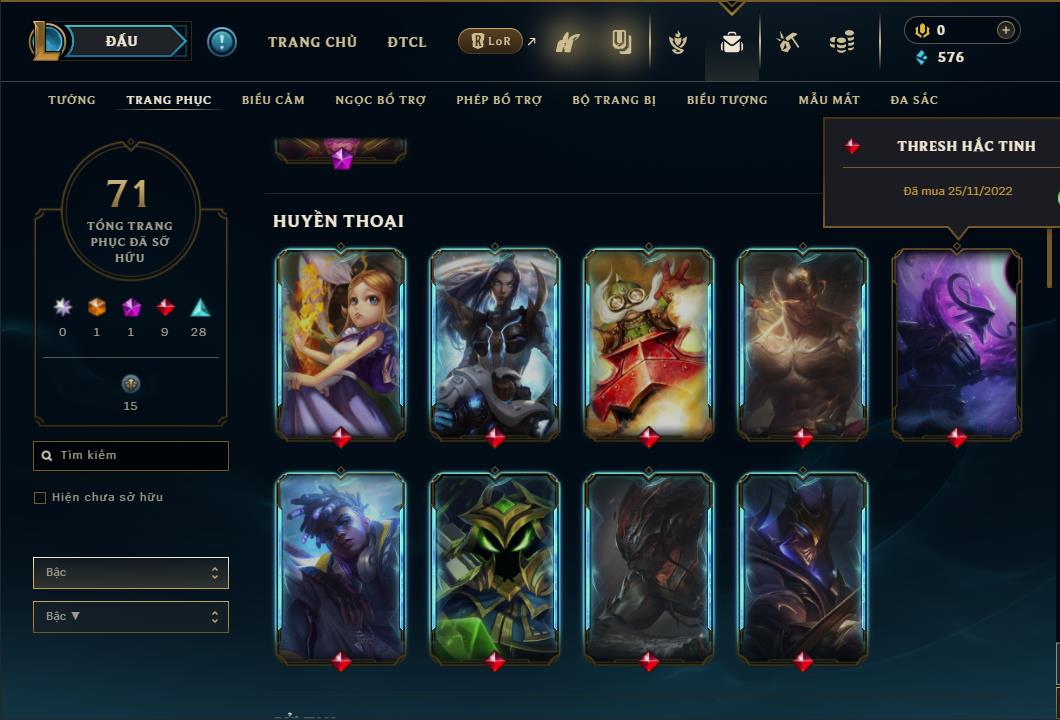The height and width of the screenshot is (720, 1060).
Task: Open the blue exclamation alert icon
Action: [x=222, y=41]
